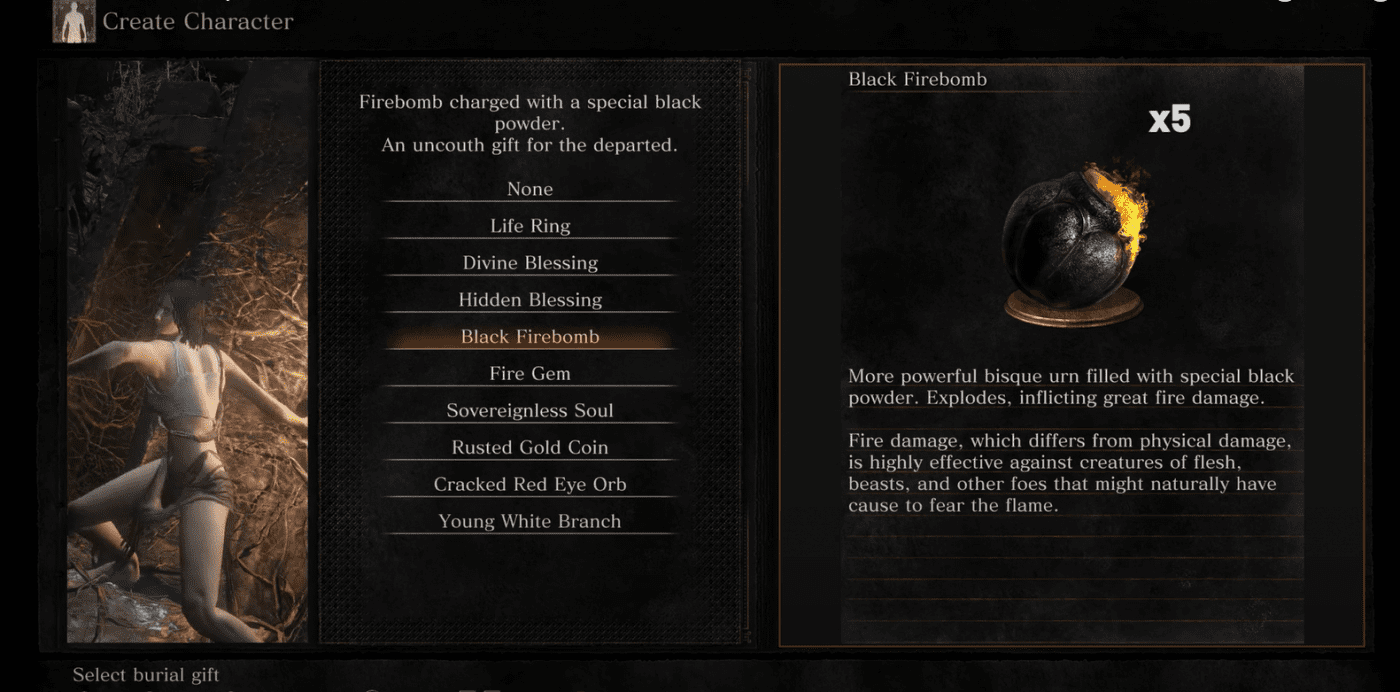Pick the Divine Blessing gift
1400x692 pixels.
click(530, 263)
